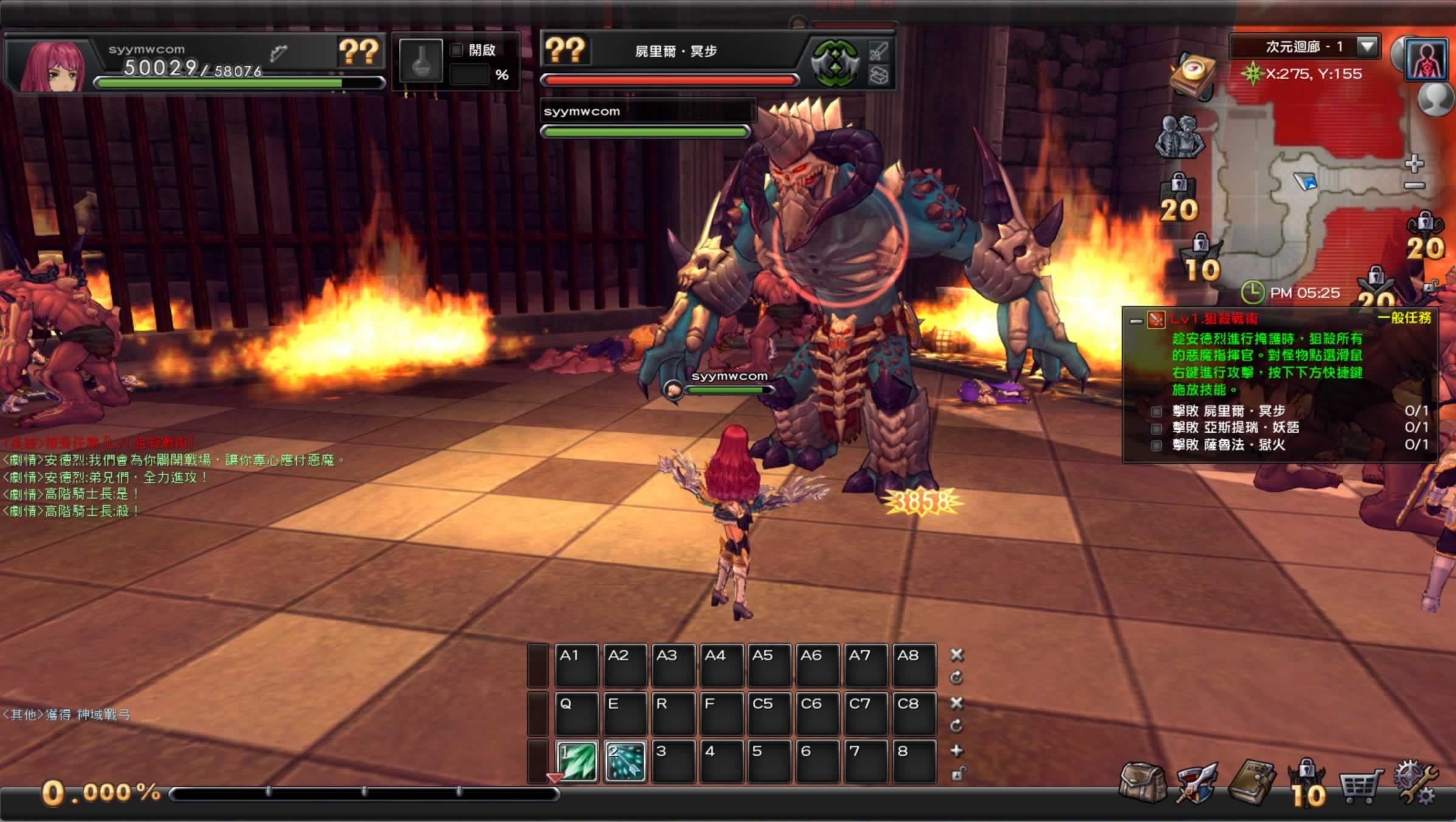1456x822 pixels.
Task: Zoom in the minimap with the plus button
Action: 1415,163
